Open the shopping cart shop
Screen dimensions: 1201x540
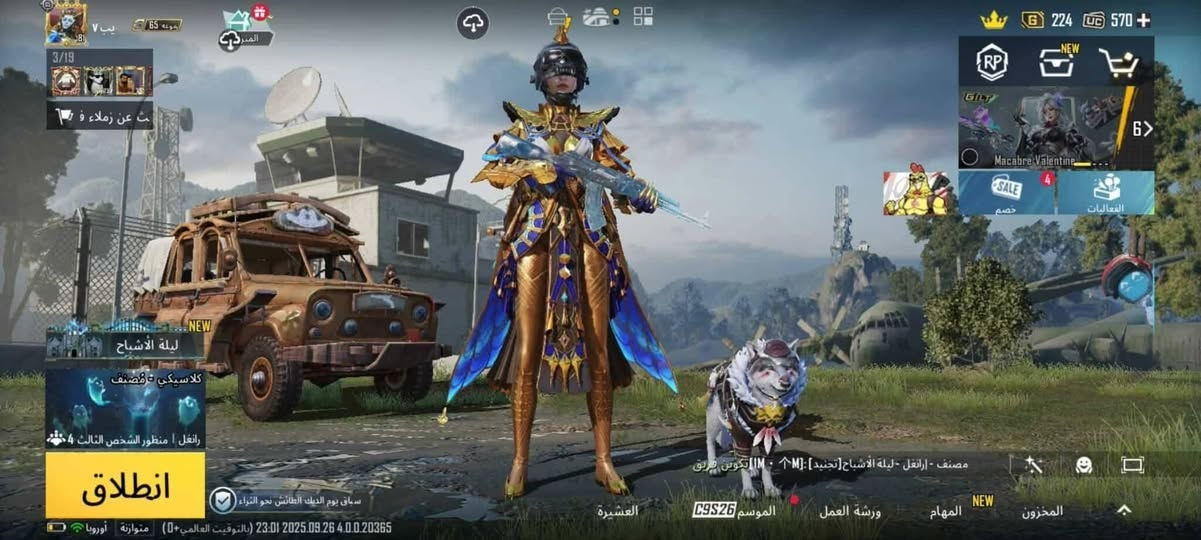point(1118,63)
